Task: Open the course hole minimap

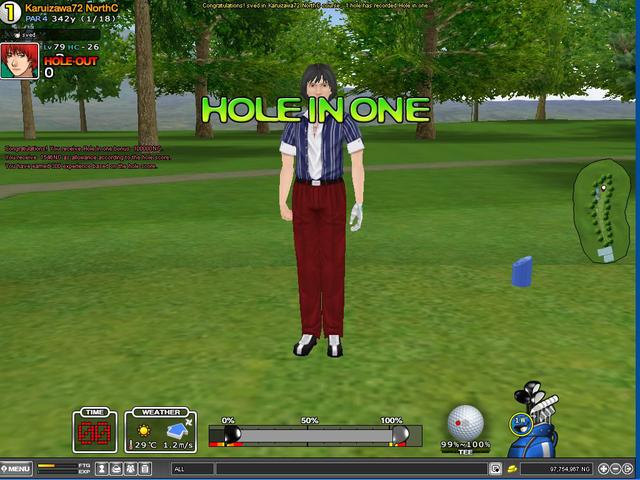Action: click(x=603, y=210)
